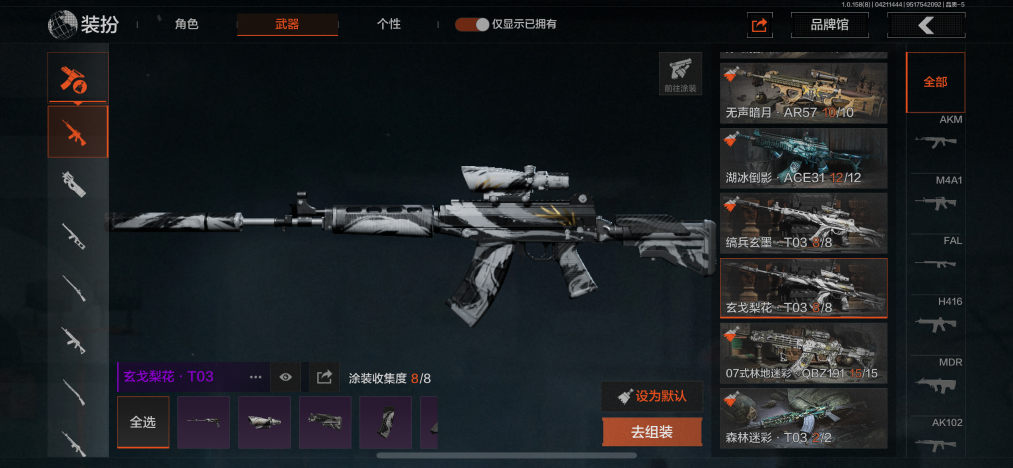Open 前往涂装 paint shortcut
Image resolution: width=1013 pixels, height=468 pixels.
[679, 73]
